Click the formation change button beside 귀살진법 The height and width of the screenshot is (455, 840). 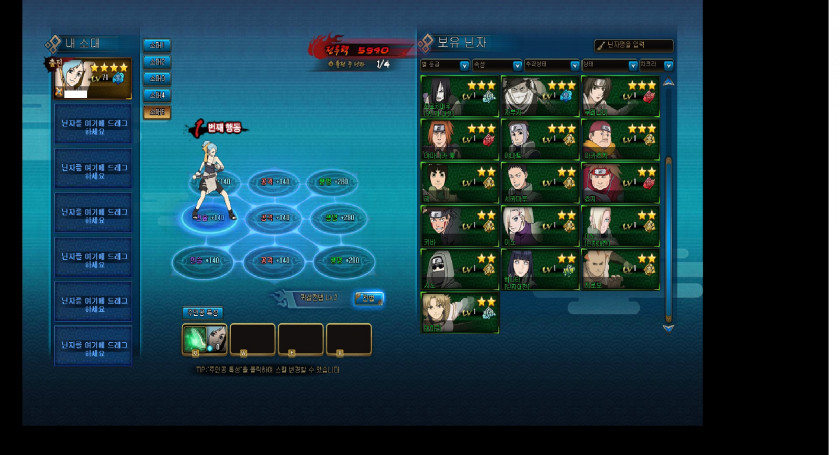click(368, 298)
